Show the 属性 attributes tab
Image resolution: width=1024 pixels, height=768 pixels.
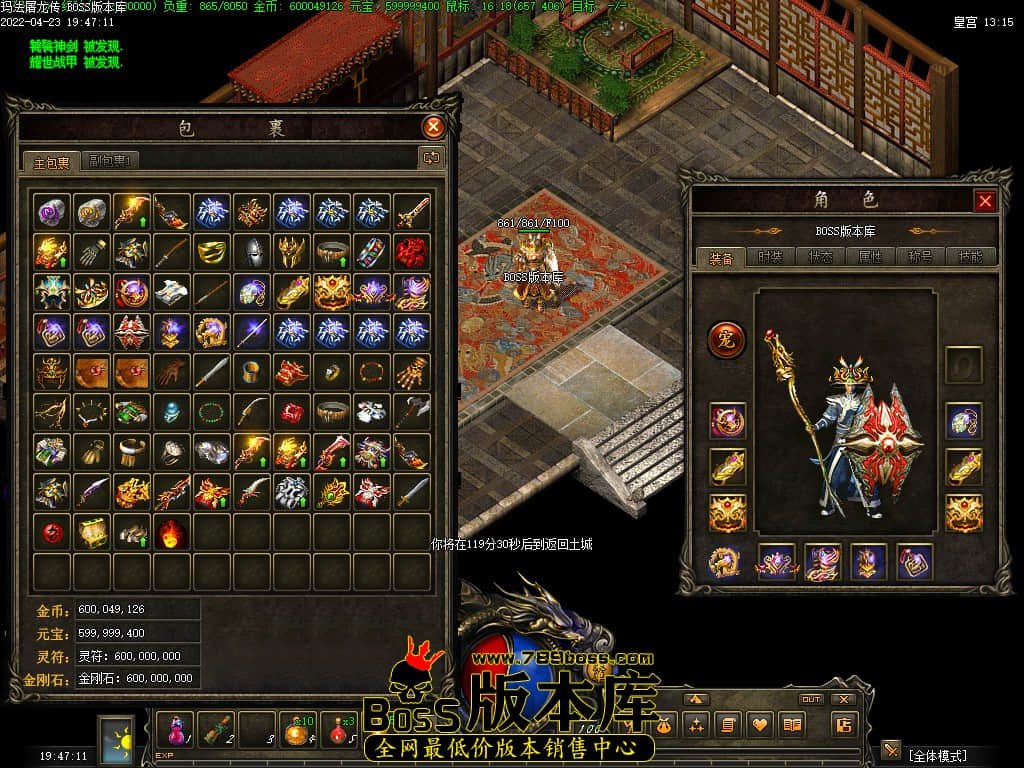(x=870, y=257)
